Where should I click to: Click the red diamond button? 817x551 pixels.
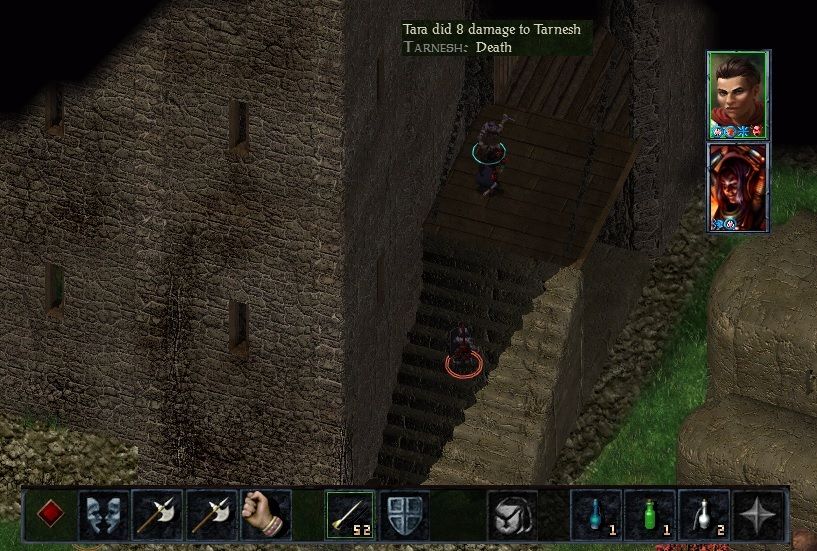coord(51,515)
